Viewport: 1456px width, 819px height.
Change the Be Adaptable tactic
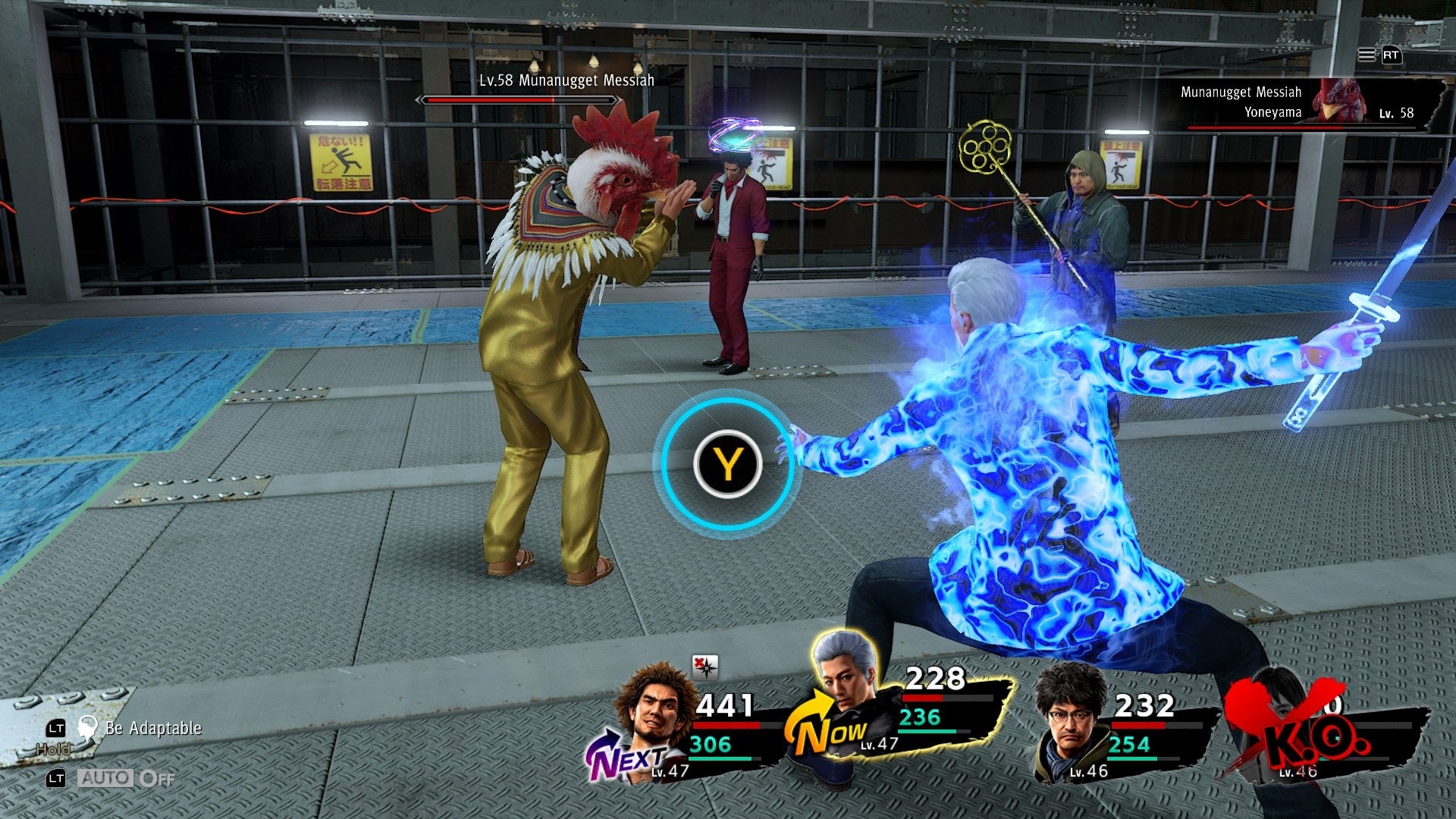(152, 728)
